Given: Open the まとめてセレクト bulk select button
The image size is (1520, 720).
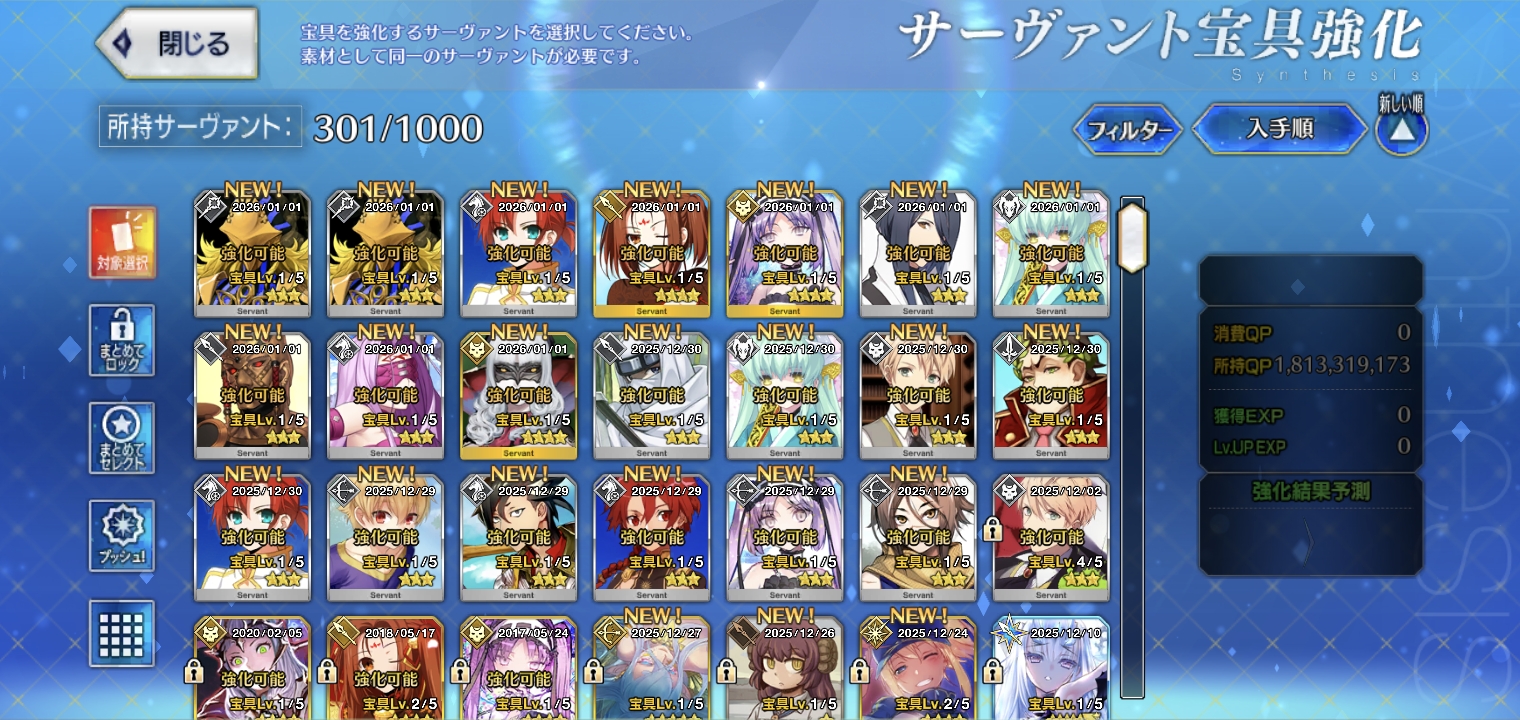Looking at the screenshot, I should point(122,438).
